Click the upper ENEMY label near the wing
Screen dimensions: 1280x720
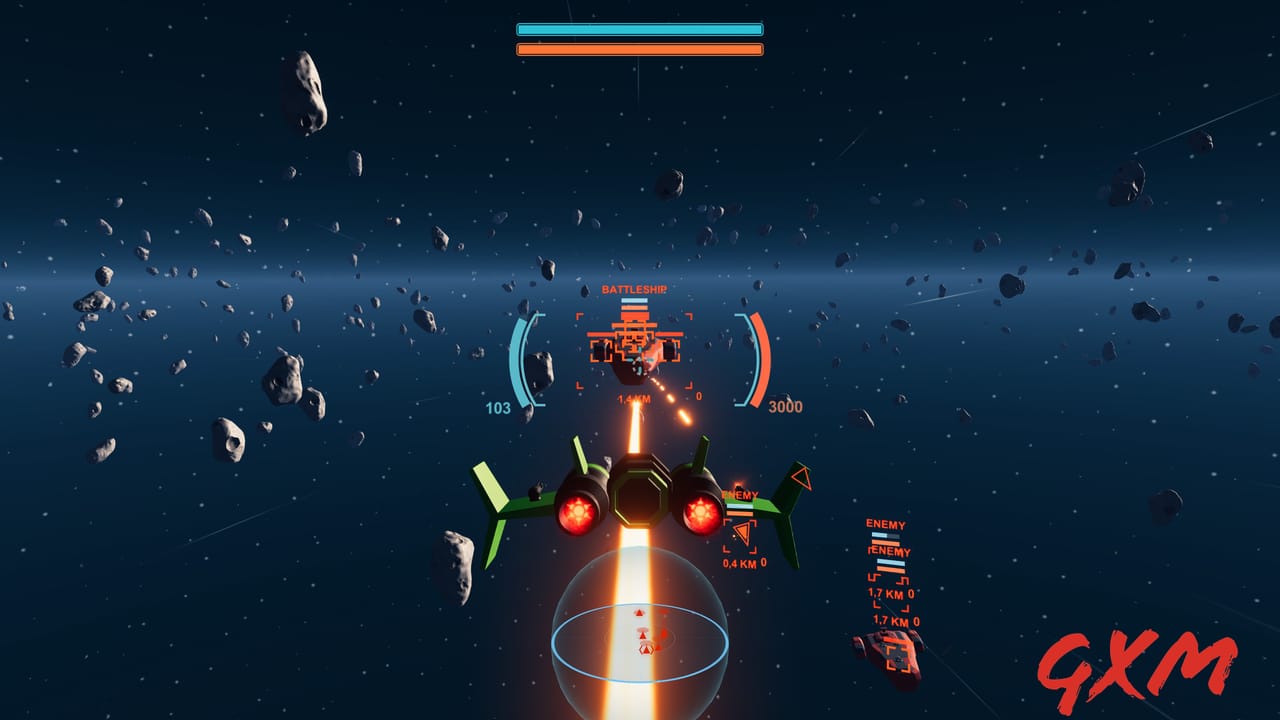click(x=740, y=494)
